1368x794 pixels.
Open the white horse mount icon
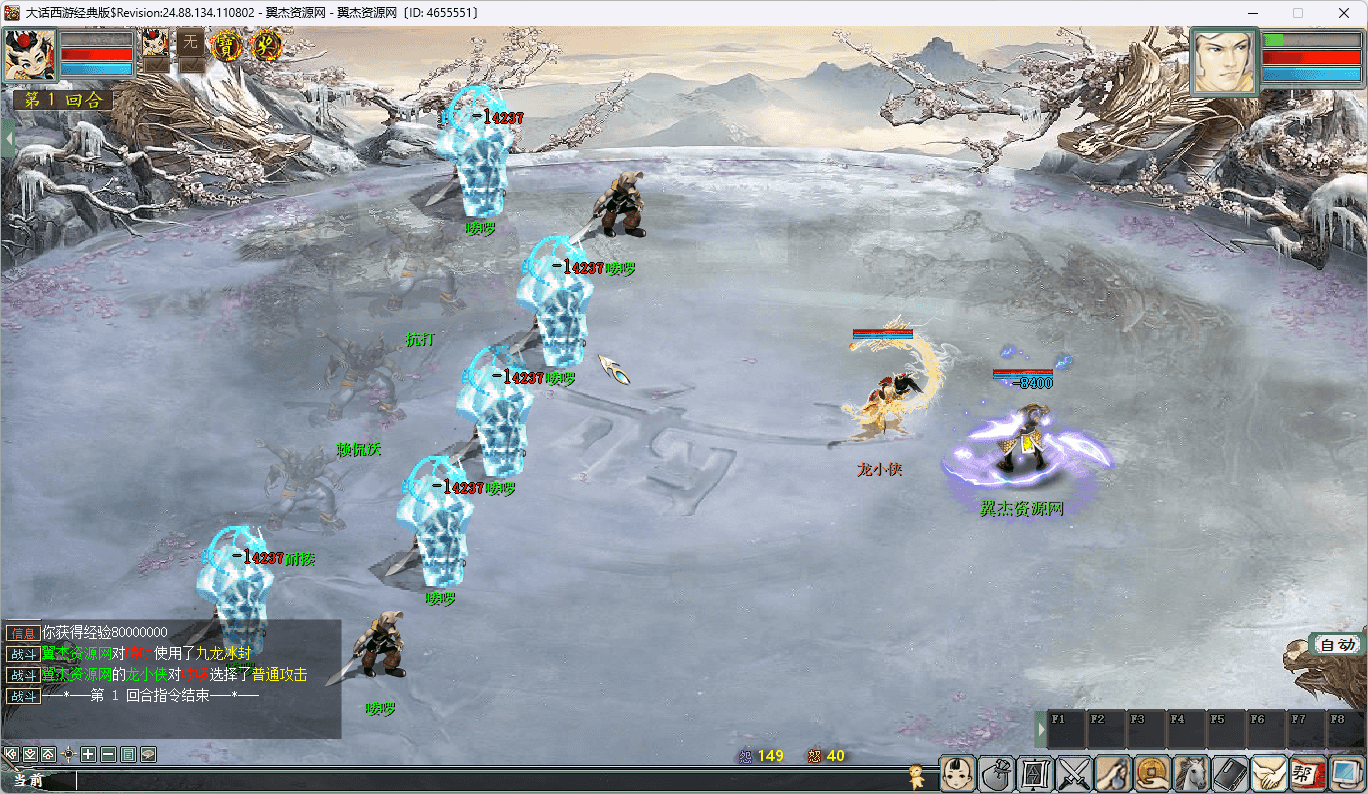(x=1192, y=774)
